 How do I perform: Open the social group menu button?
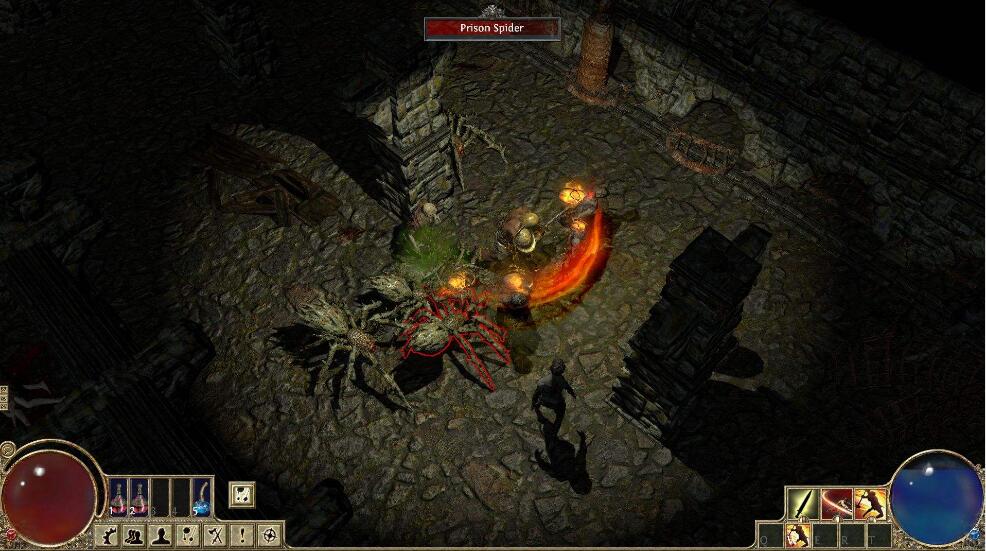pyautogui.click(x=133, y=536)
